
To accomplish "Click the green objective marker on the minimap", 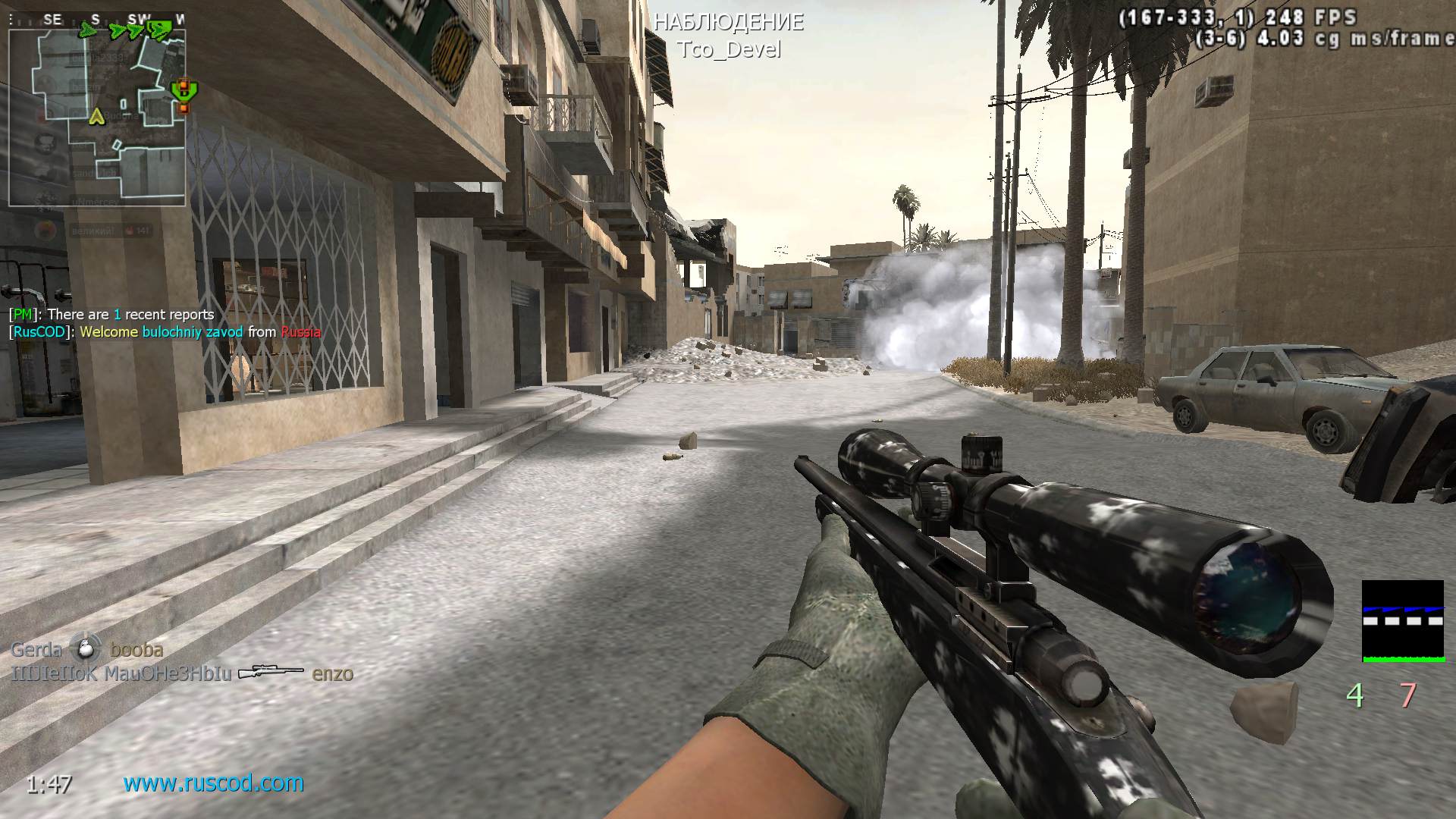I will click(x=182, y=90).
